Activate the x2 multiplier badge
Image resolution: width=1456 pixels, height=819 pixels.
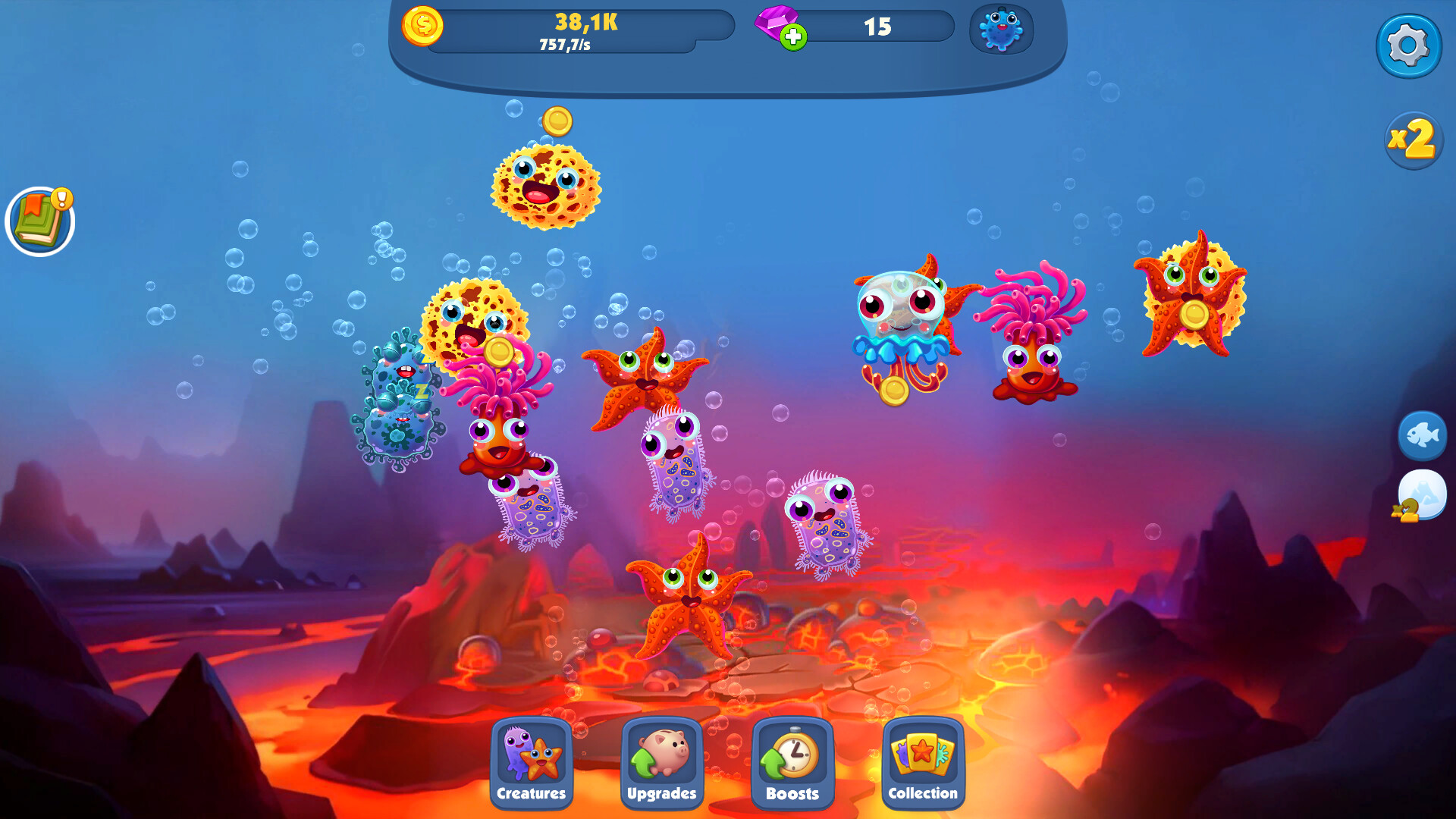[1413, 141]
